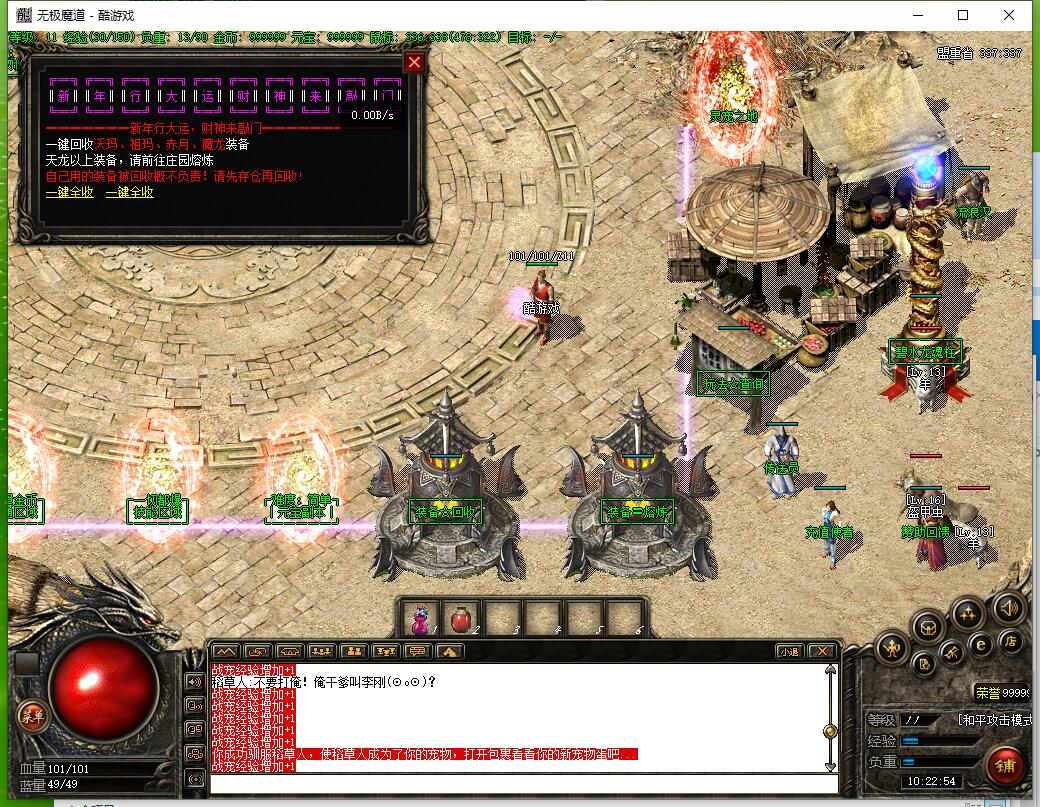
Task: Click the red 铺 stall button
Action: (x=1007, y=765)
